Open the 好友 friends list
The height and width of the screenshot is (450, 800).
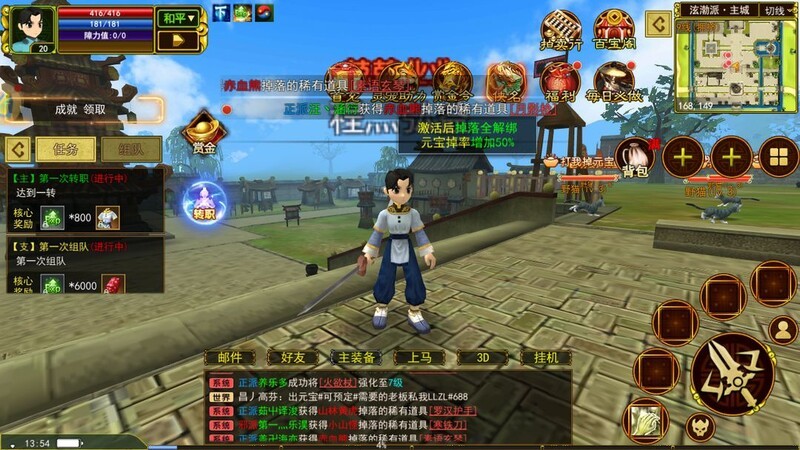point(293,357)
